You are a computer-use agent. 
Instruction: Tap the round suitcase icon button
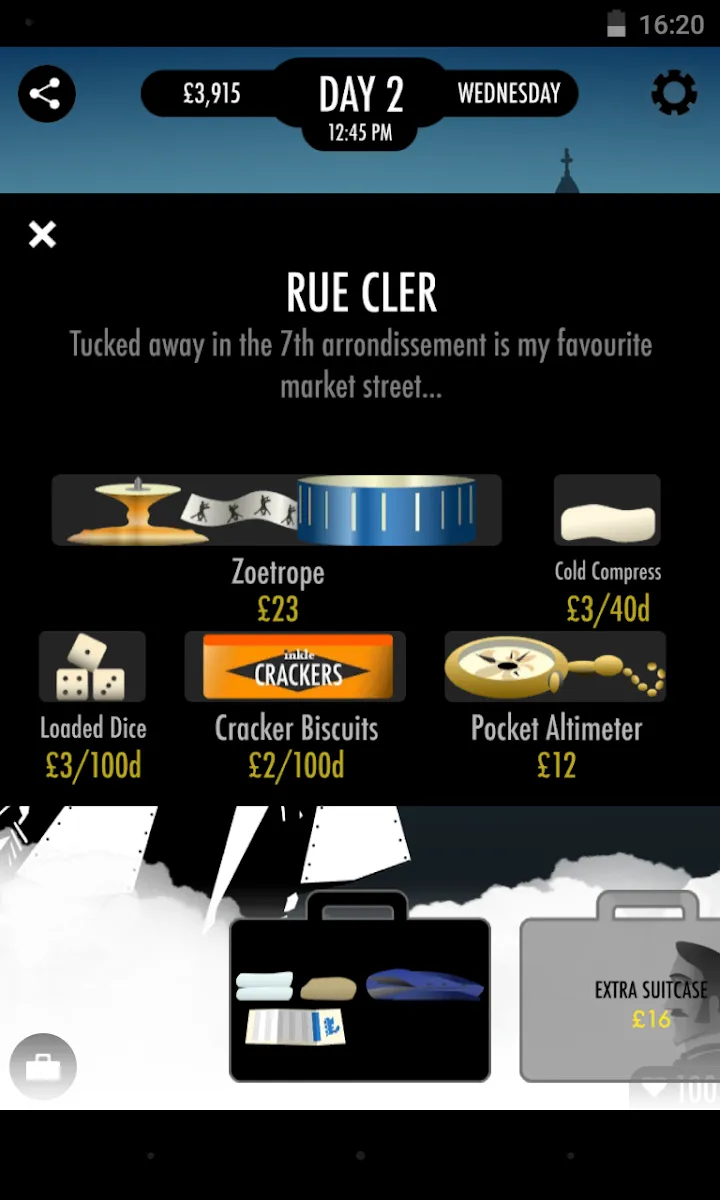43,1067
